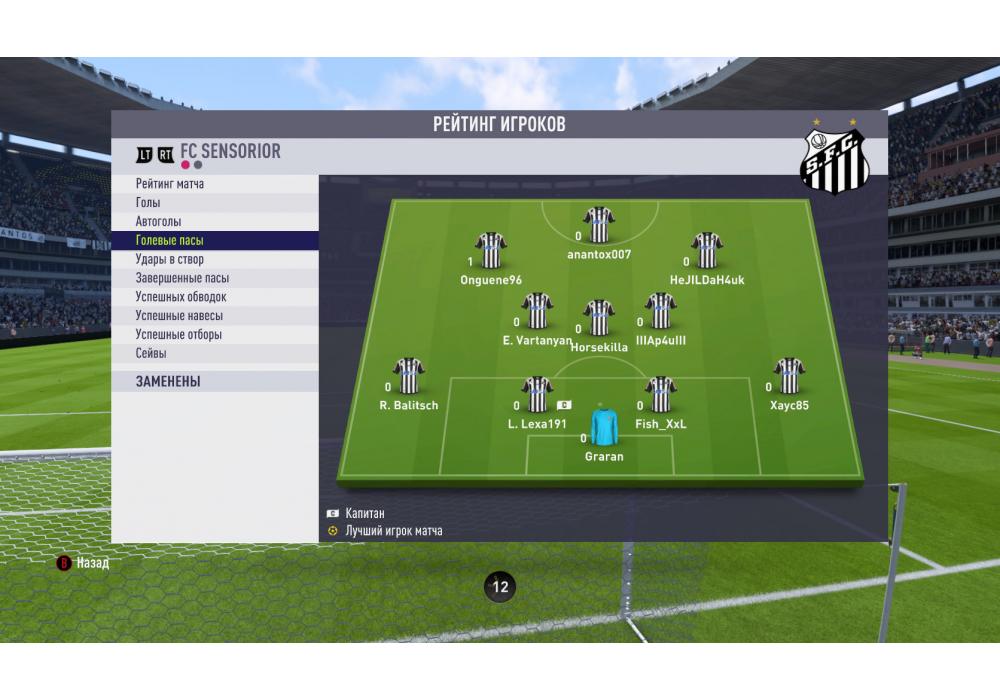Select highlighted Голевые пасы entry
1000x700 pixels.
tap(170, 241)
